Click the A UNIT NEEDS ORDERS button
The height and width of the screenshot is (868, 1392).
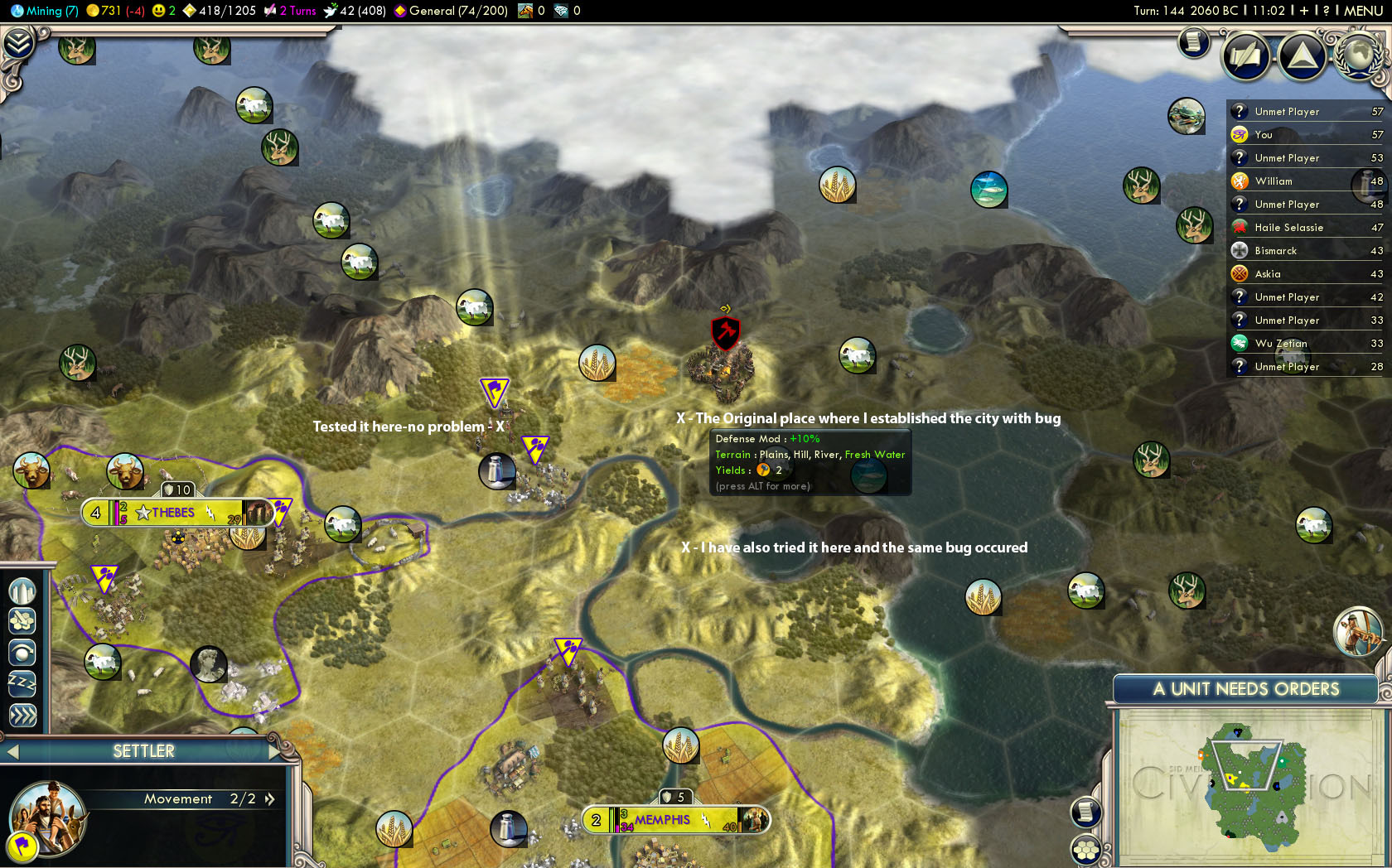tap(1245, 689)
